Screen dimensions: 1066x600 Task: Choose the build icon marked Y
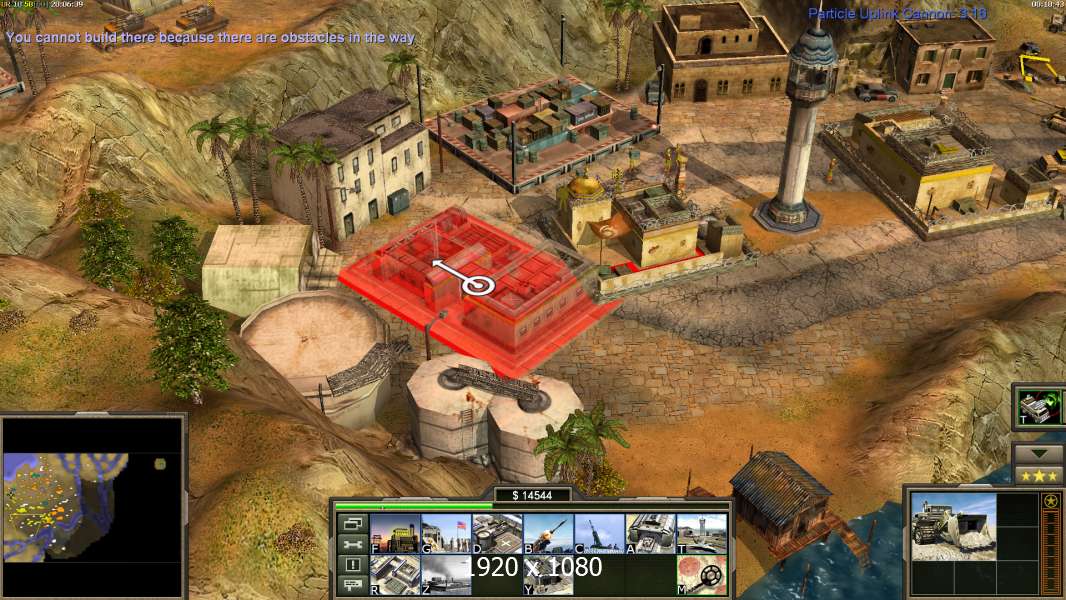coord(548,575)
